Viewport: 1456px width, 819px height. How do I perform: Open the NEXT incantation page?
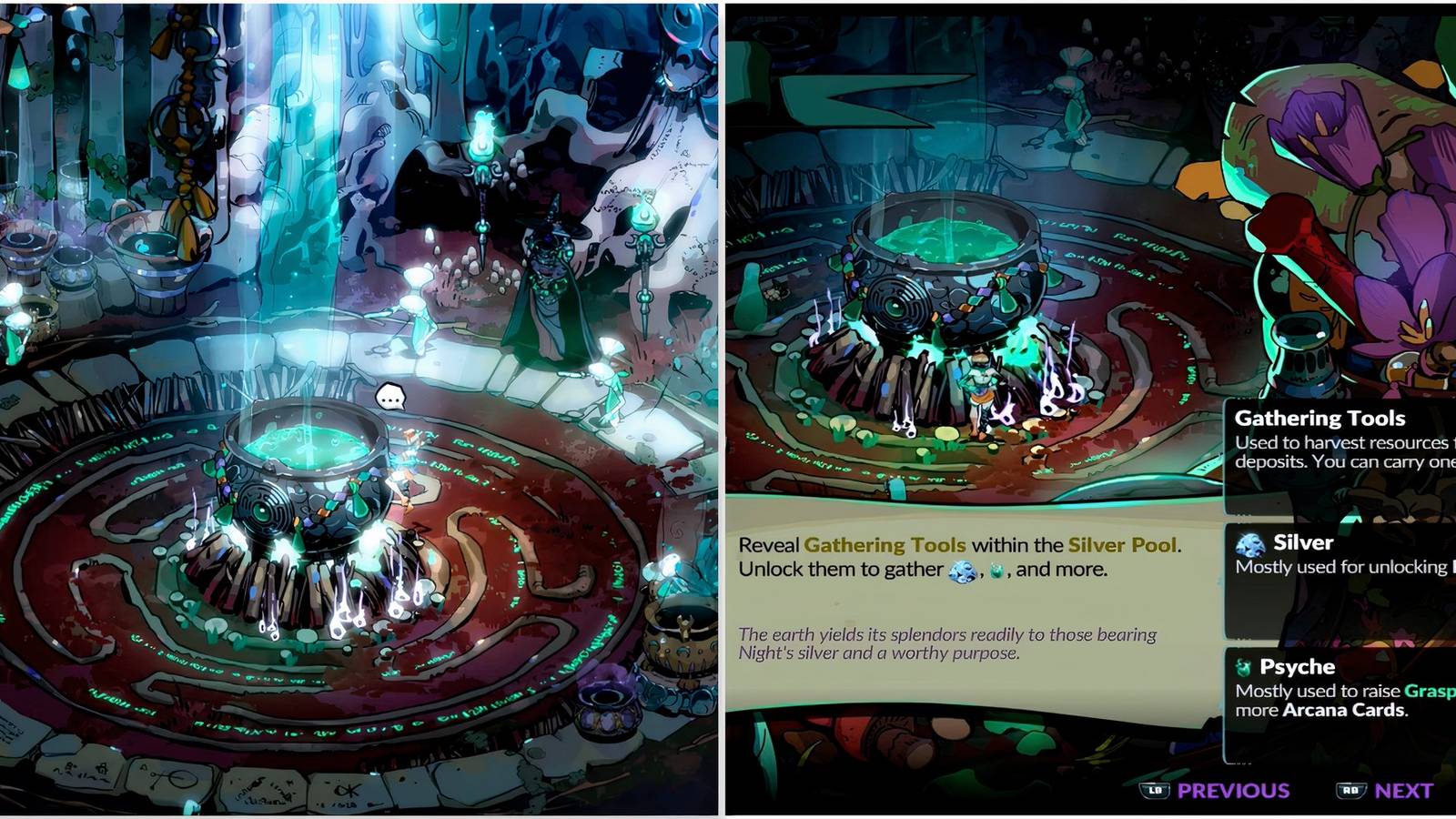[1402, 789]
